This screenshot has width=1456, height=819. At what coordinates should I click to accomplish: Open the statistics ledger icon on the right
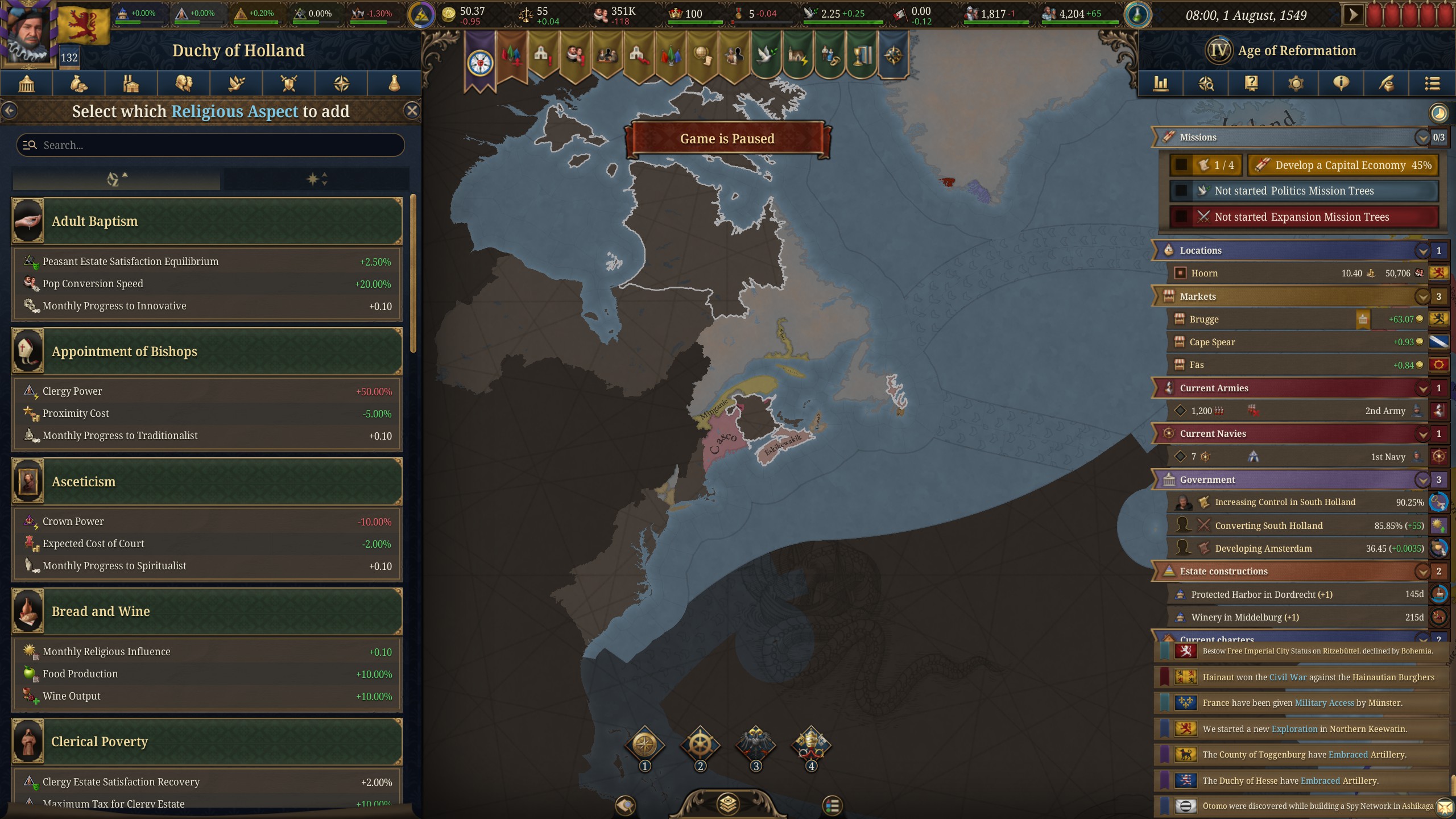(x=1161, y=83)
